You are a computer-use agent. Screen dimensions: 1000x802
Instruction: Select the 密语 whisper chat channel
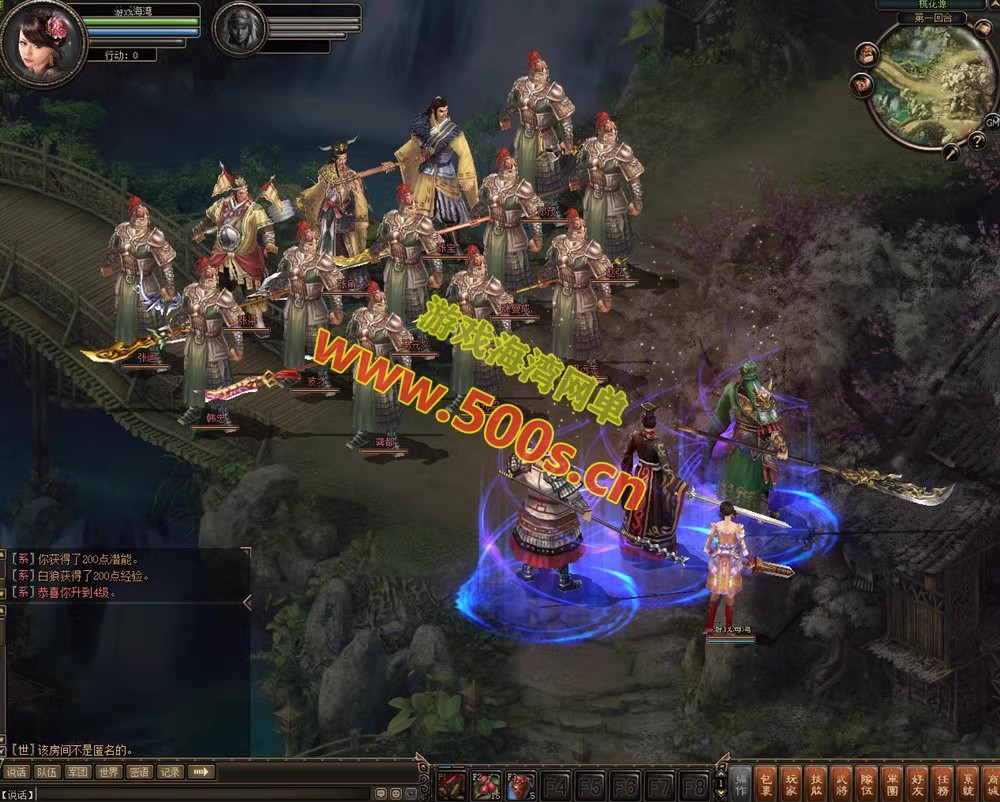pos(140,772)
